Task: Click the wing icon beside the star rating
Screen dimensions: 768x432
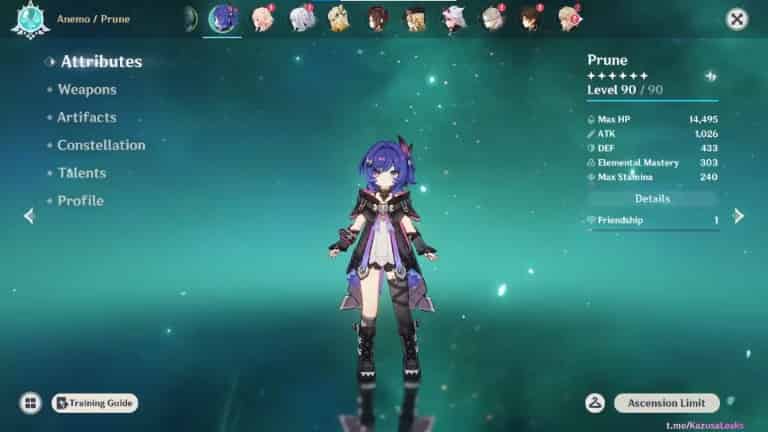Action: coord(710,76)
